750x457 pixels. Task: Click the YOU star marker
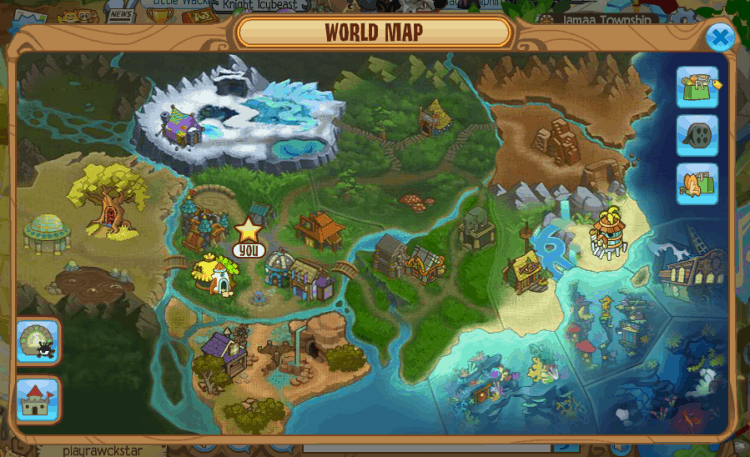click(x=247, y=231)
